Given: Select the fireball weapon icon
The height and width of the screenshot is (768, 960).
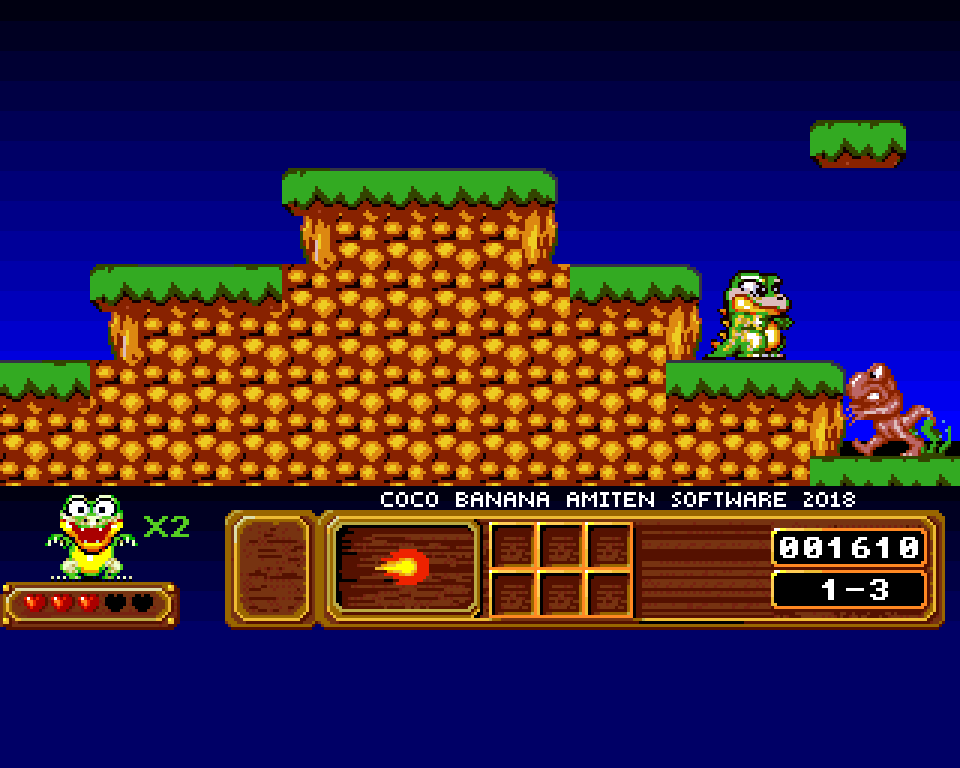Looking at the screenshot, I should (405, 568).
